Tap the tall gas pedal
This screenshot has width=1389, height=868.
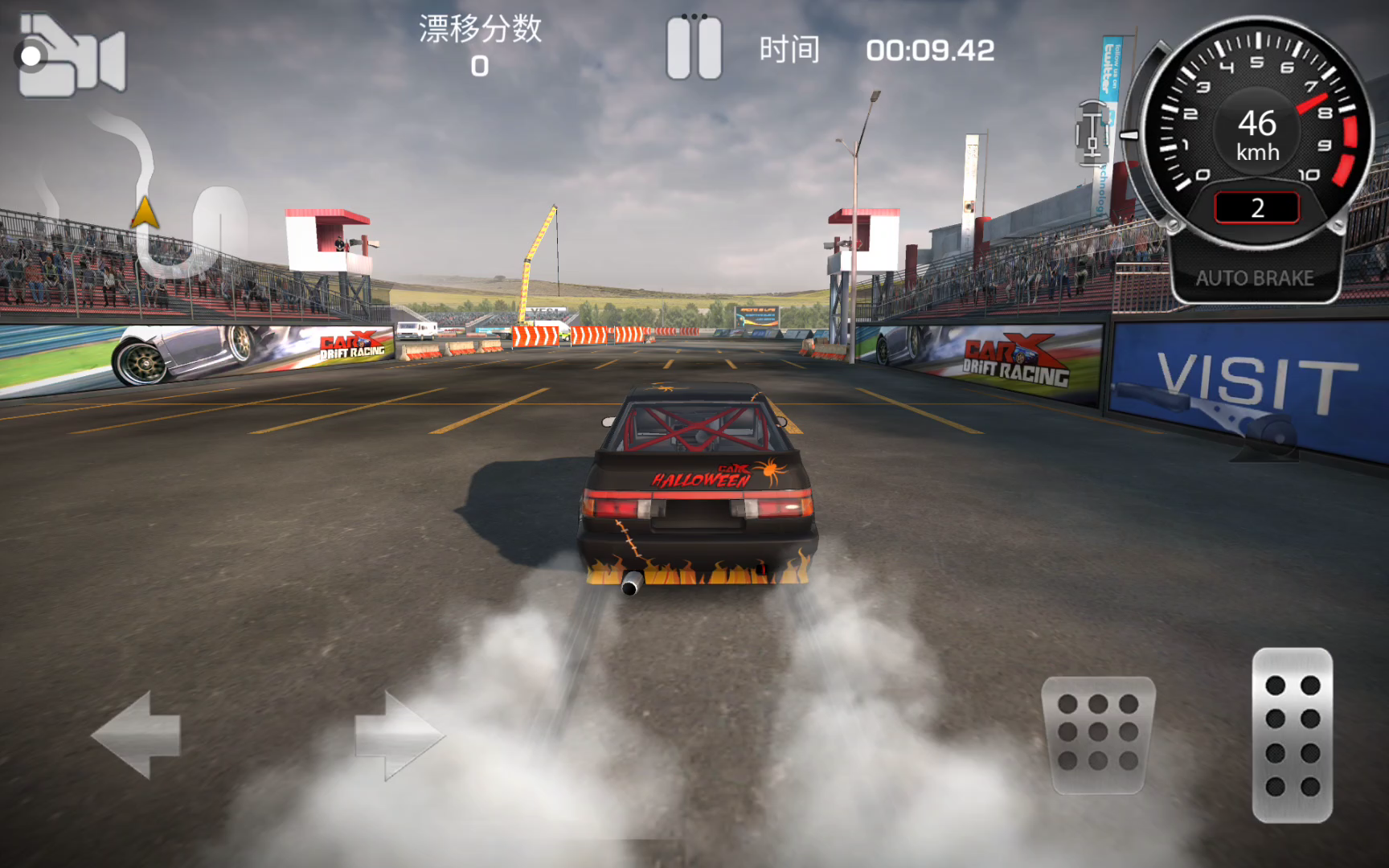point(1292,735)
